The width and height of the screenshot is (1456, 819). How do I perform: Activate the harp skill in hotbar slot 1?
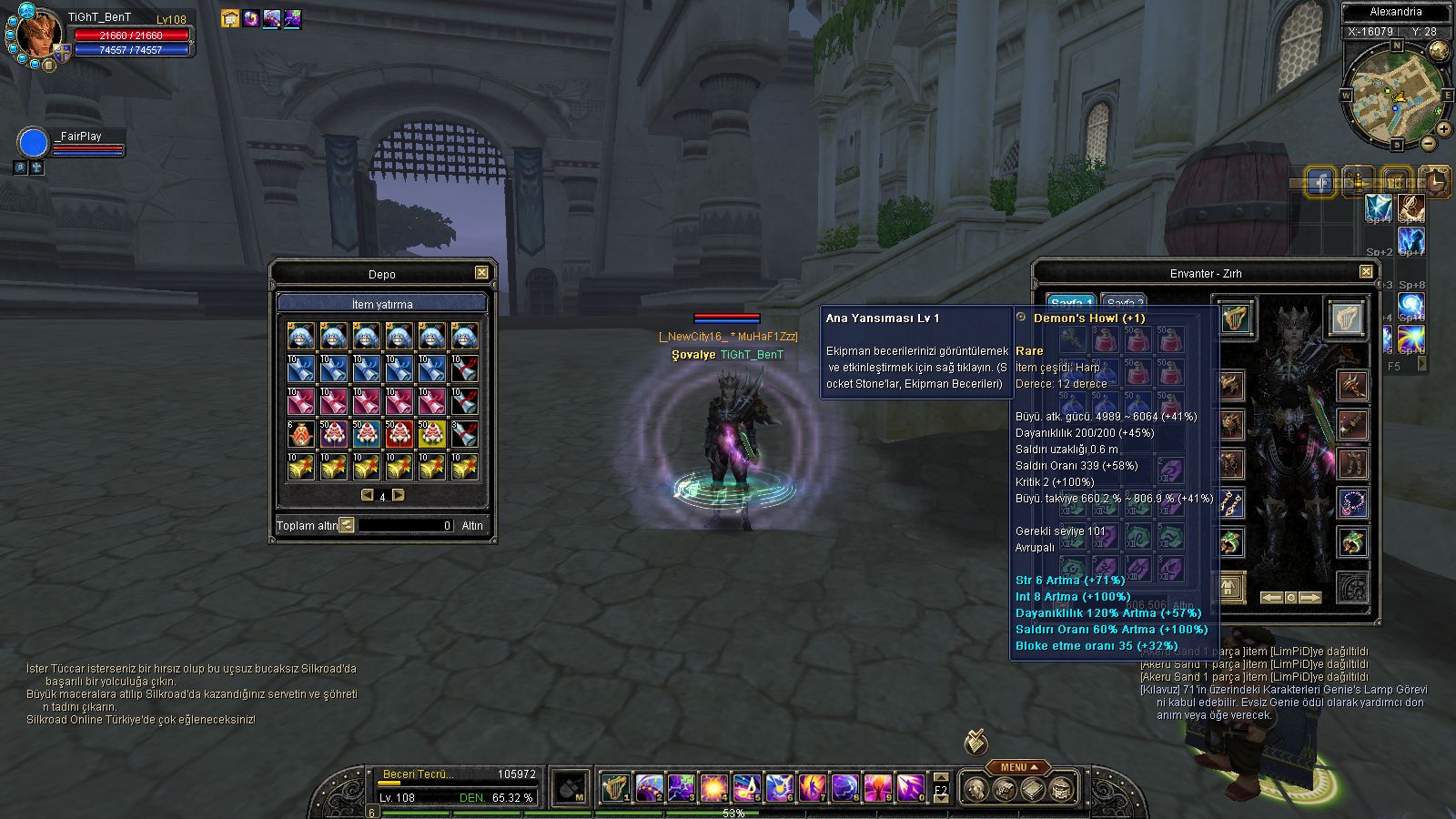616,787
